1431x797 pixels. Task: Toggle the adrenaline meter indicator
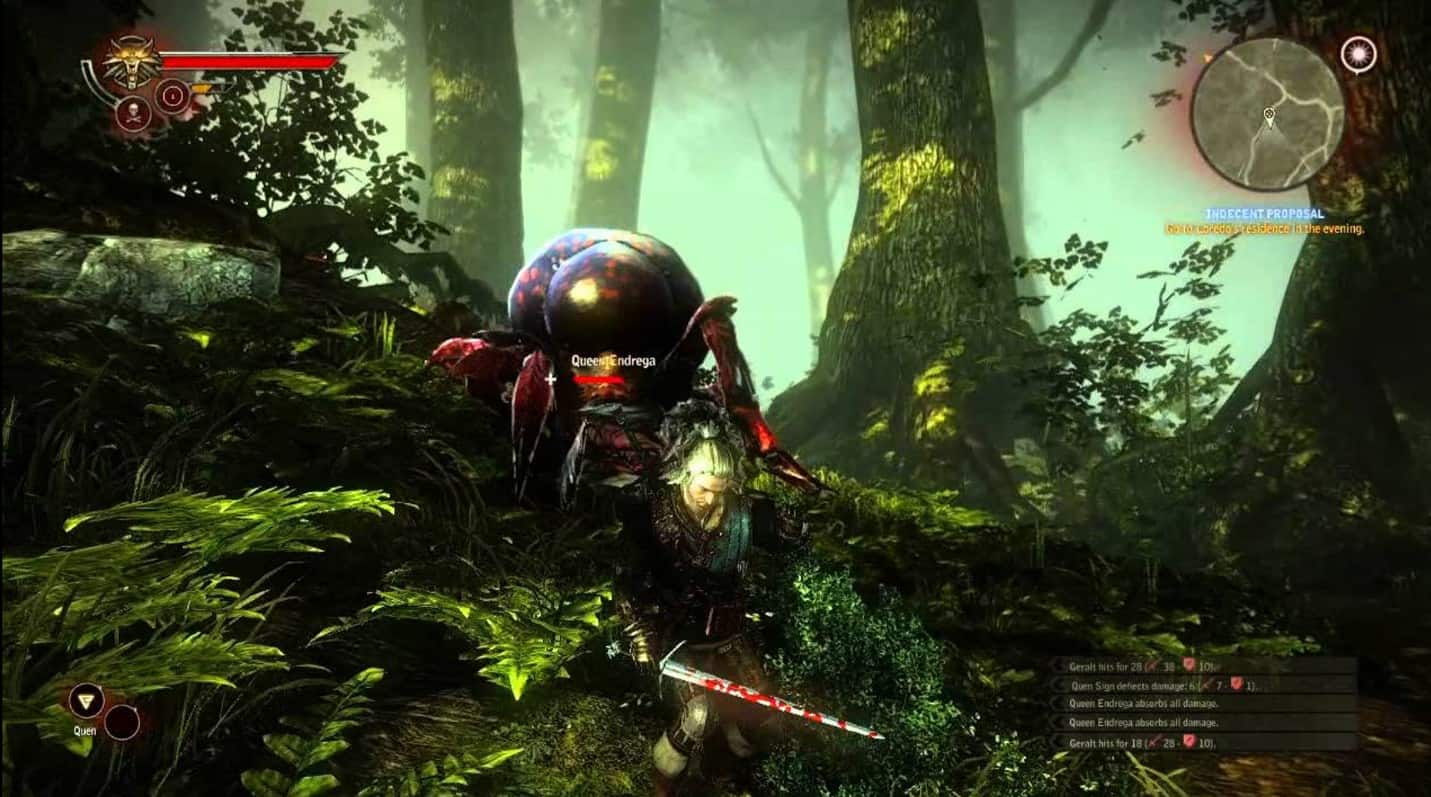coord(202,88)
